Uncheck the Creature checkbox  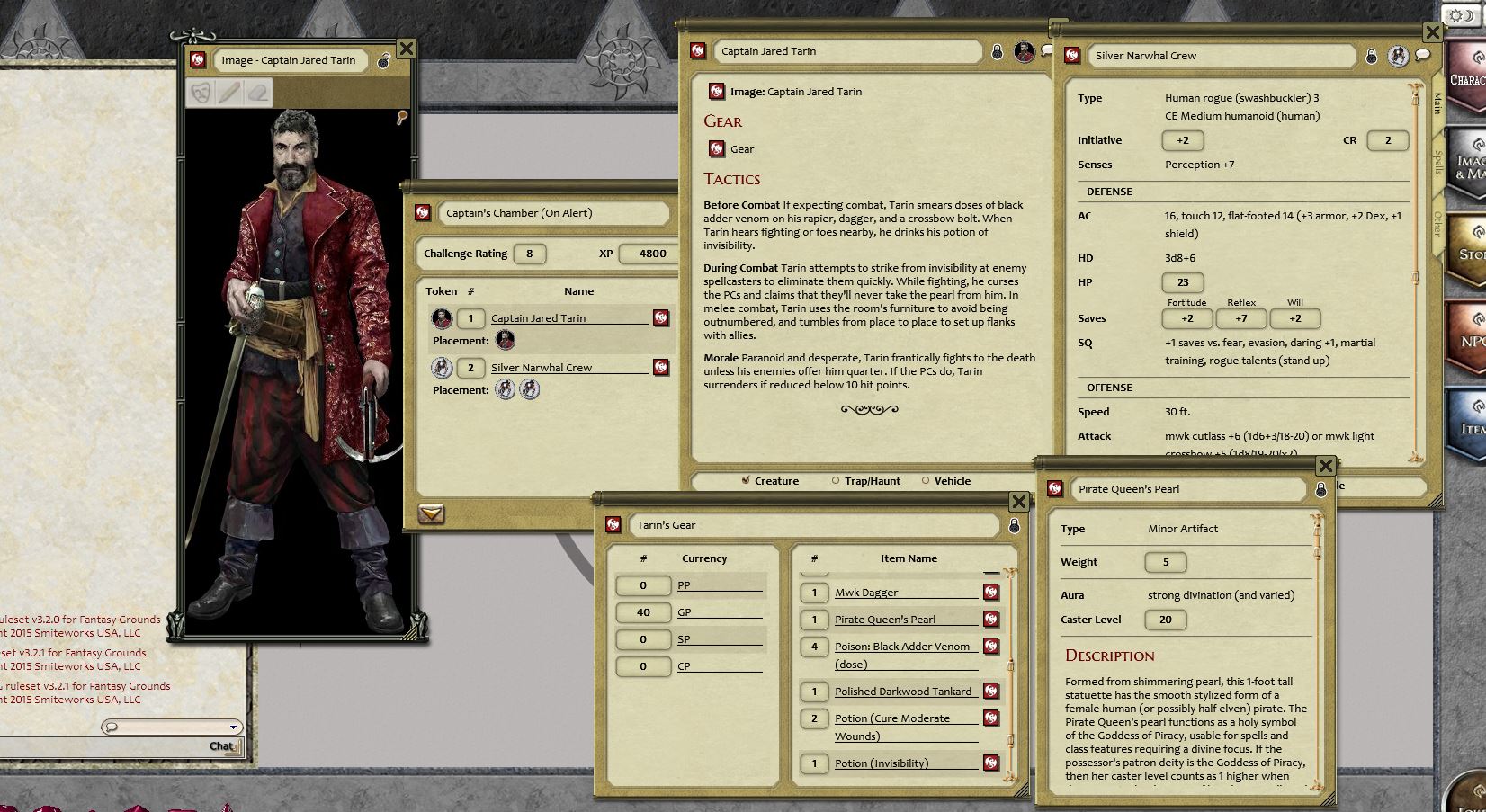pyautogui.click(x=746, y=481)
